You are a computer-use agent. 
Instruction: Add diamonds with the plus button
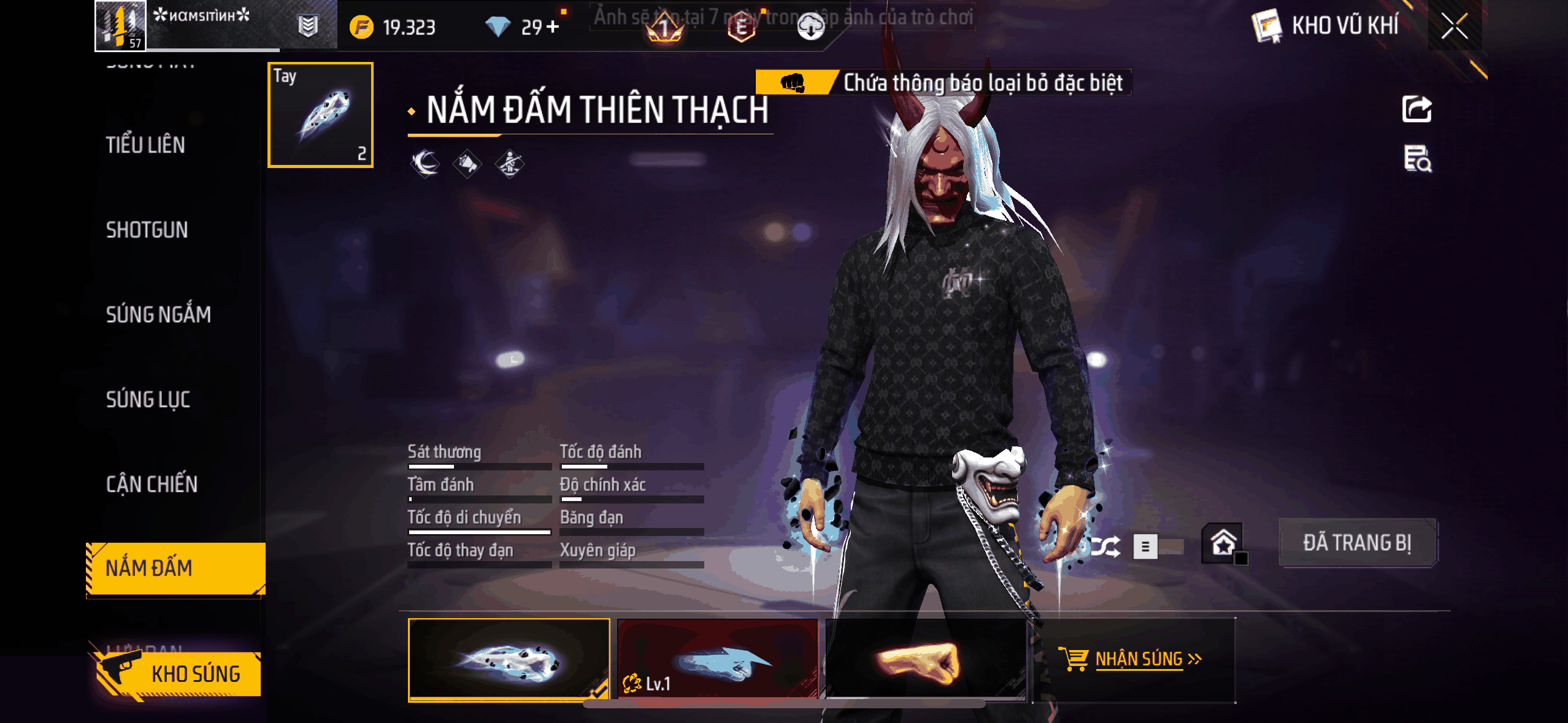(x=552, y=26)
